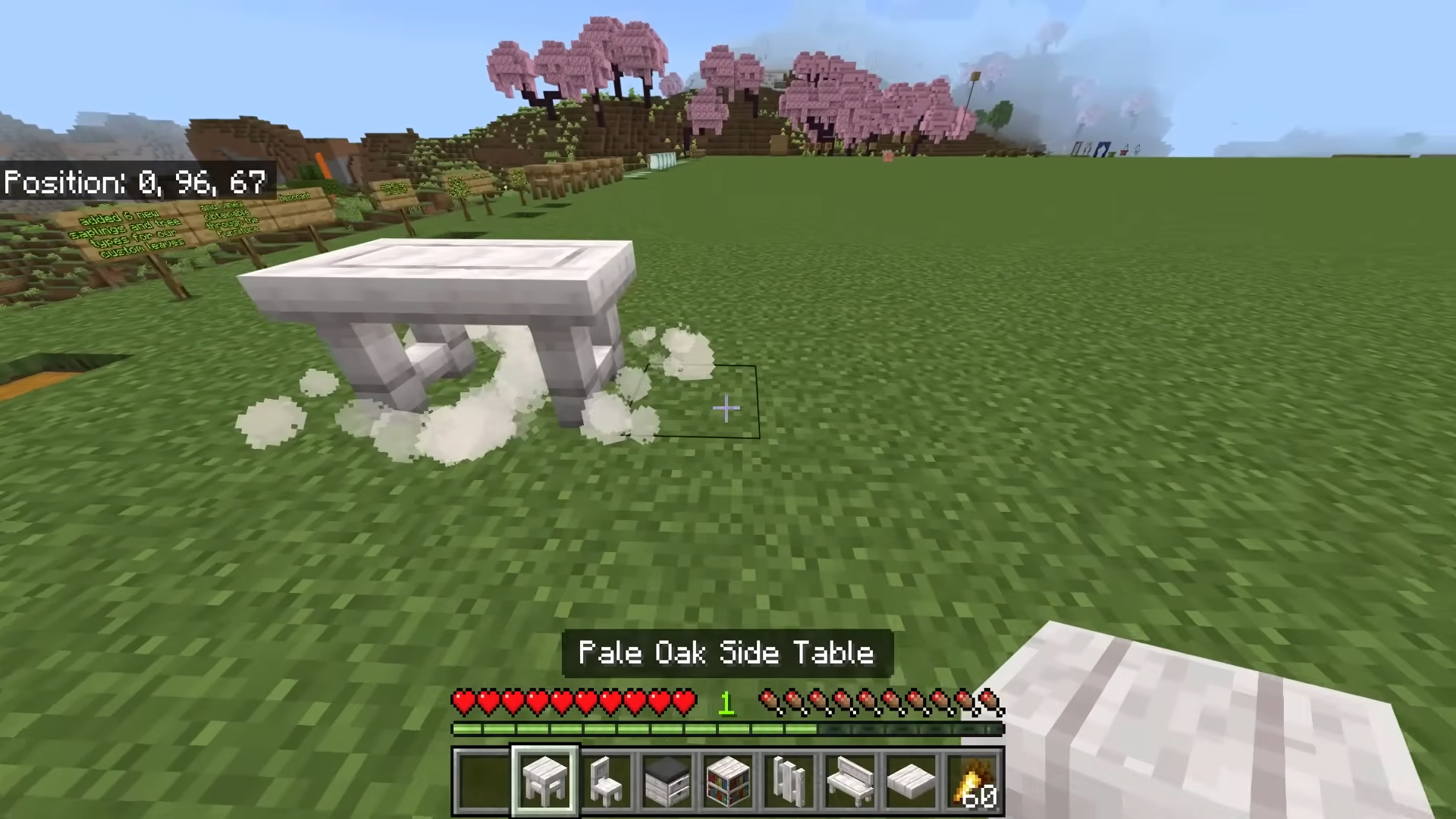Select the pale fence gate slot
The width and height of the screenshot is (1456, 819).
point(789,780)
